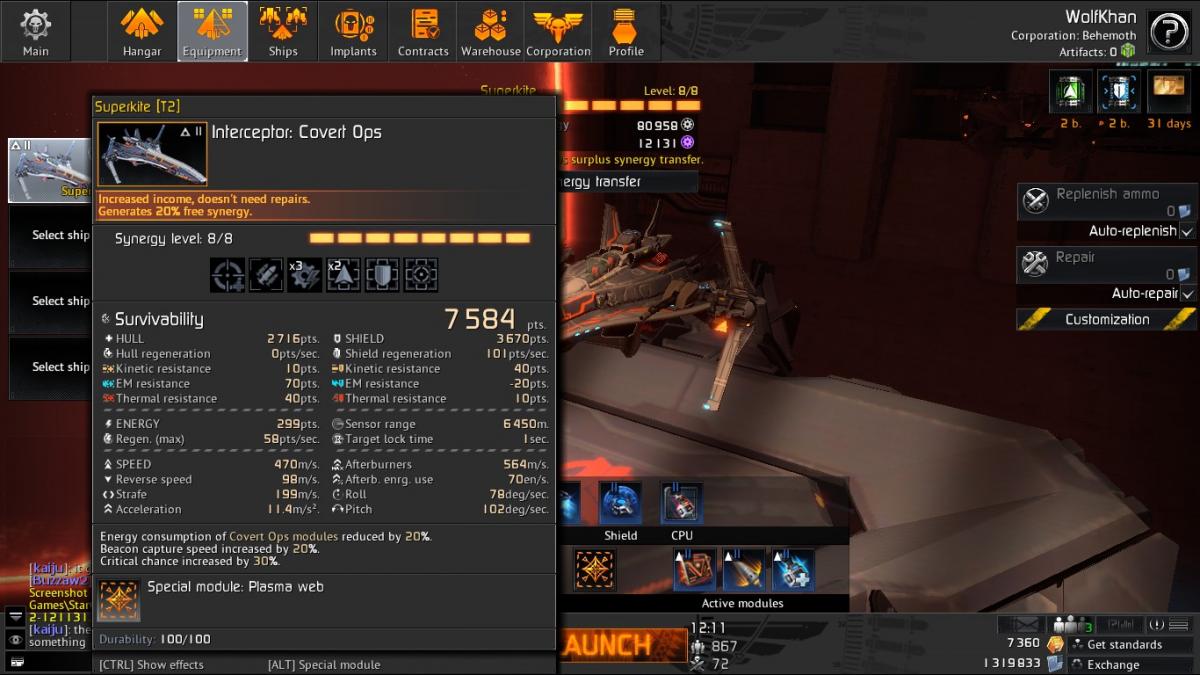Open the Equipment tab
The height and width of the screenshot is (675, 1200).
(x=212, y=31)
